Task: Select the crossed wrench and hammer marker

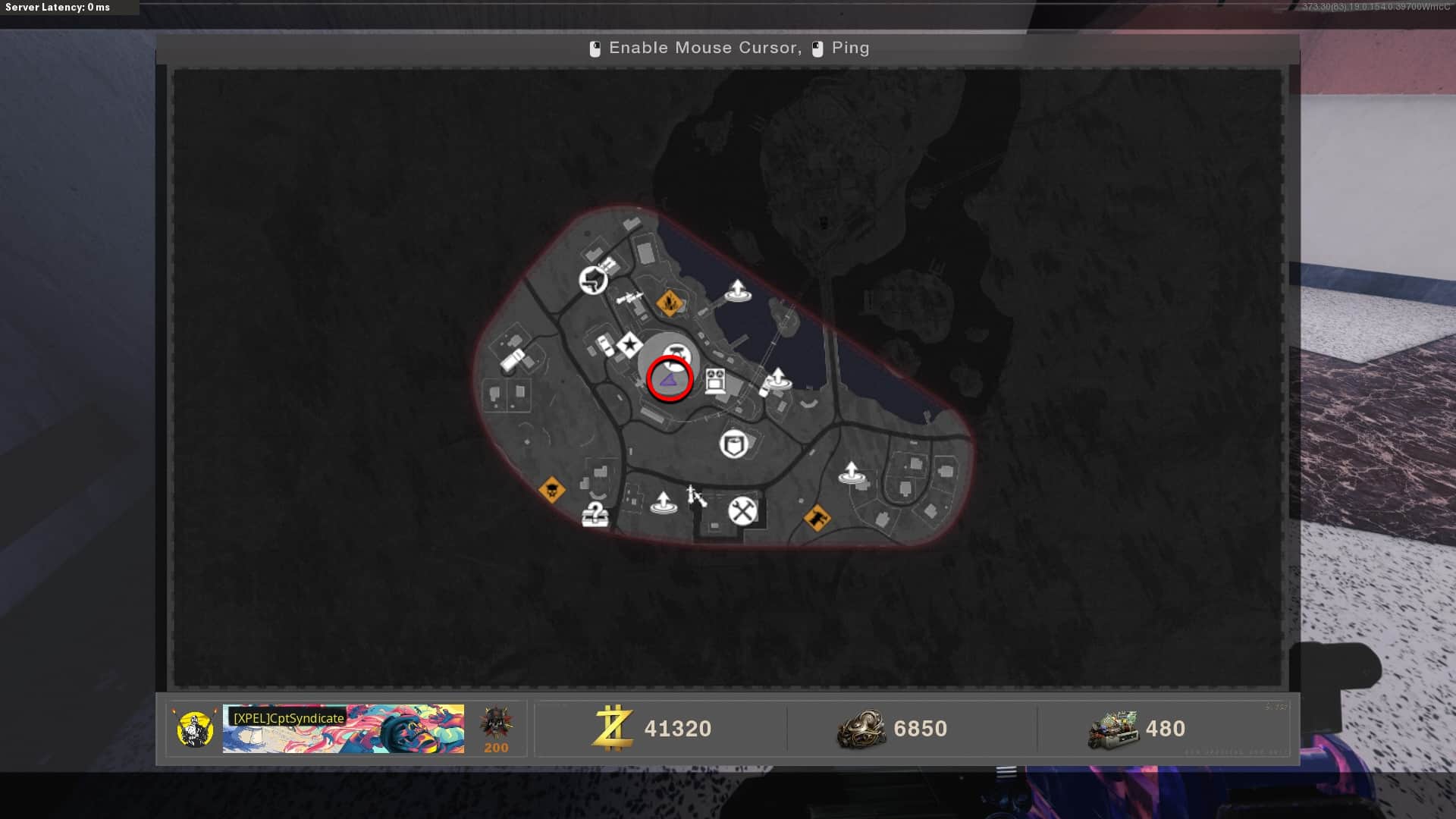Action: tap(742, 510)
